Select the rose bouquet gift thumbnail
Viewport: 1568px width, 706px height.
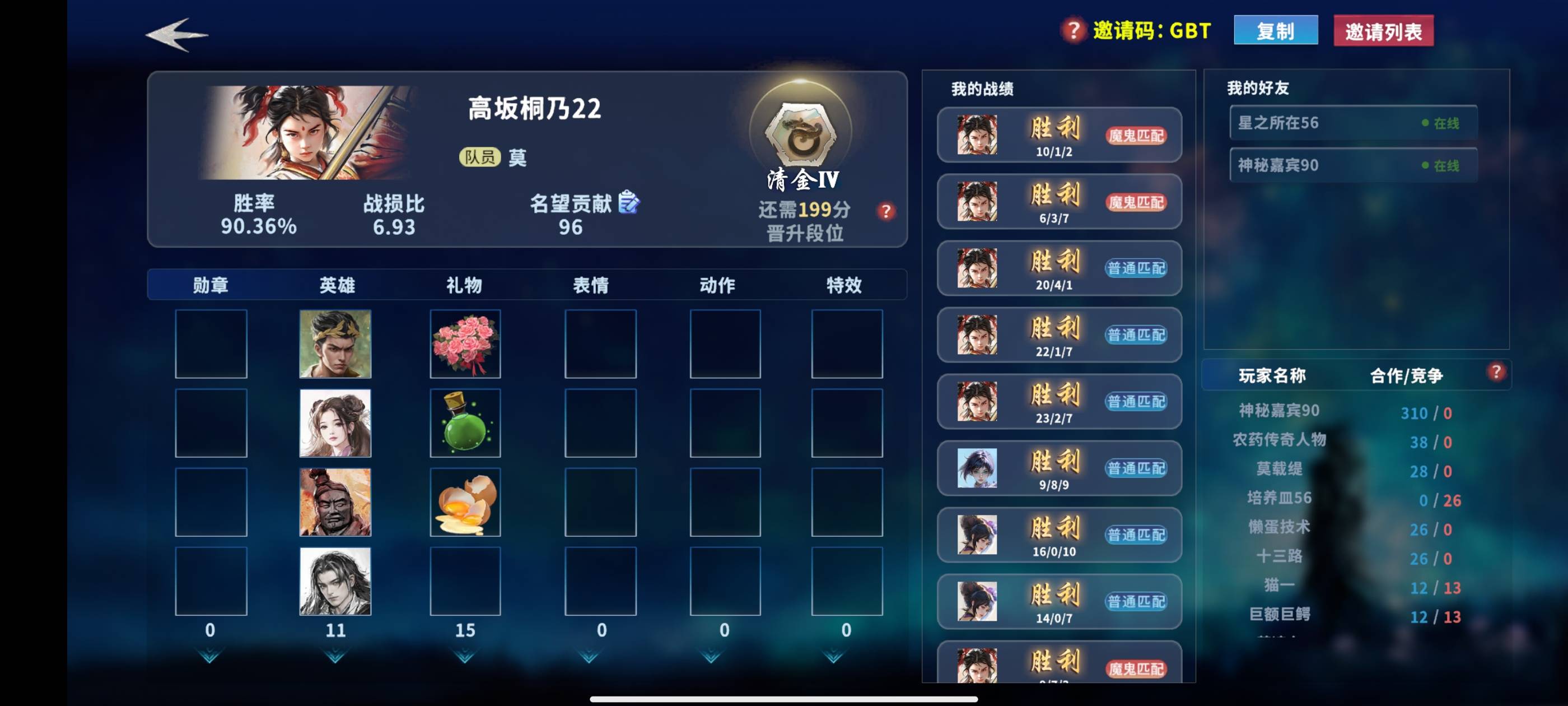click(465, 344)
